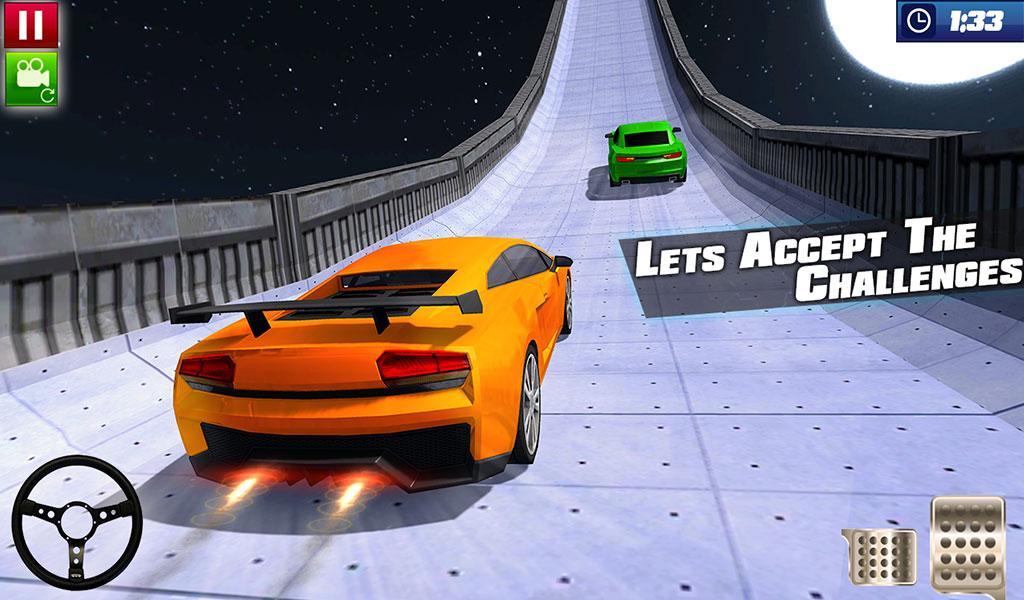Pause the game with the red button

pos(31,24)
